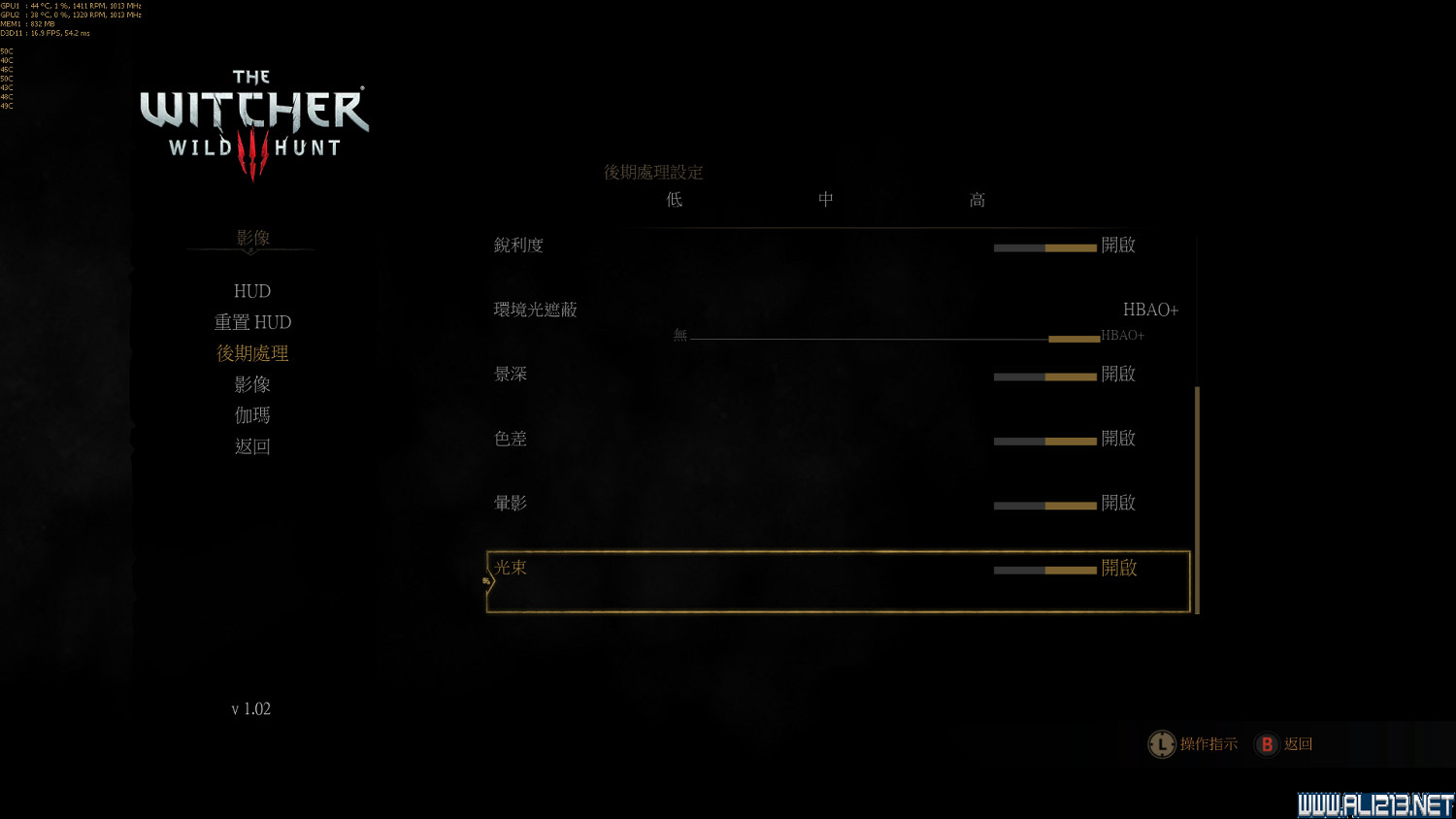
Task: Click the L button hints icon
Action: 1162,744
